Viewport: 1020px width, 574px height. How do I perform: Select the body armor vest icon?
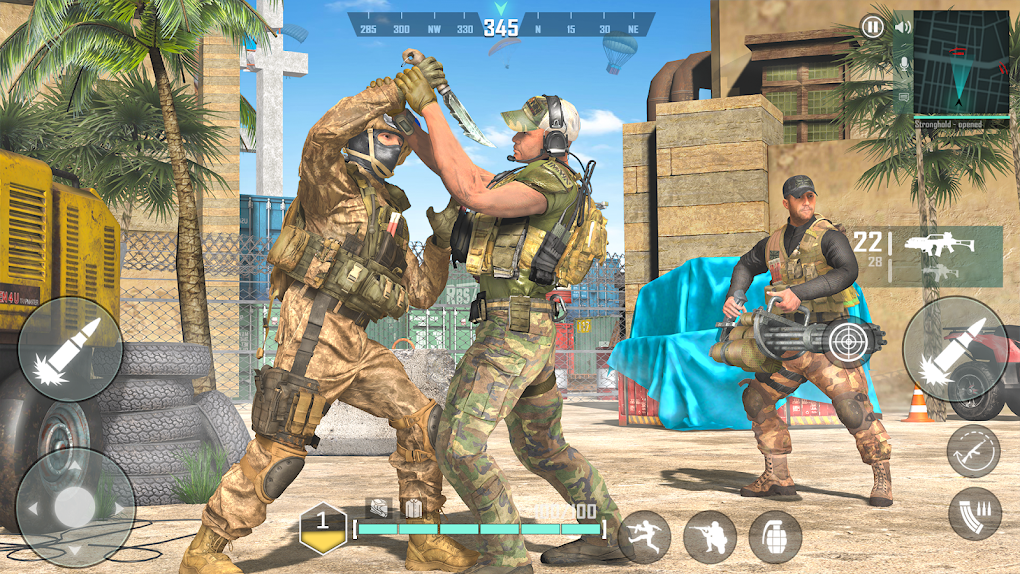pyautogui.click(x=411, y=509)
